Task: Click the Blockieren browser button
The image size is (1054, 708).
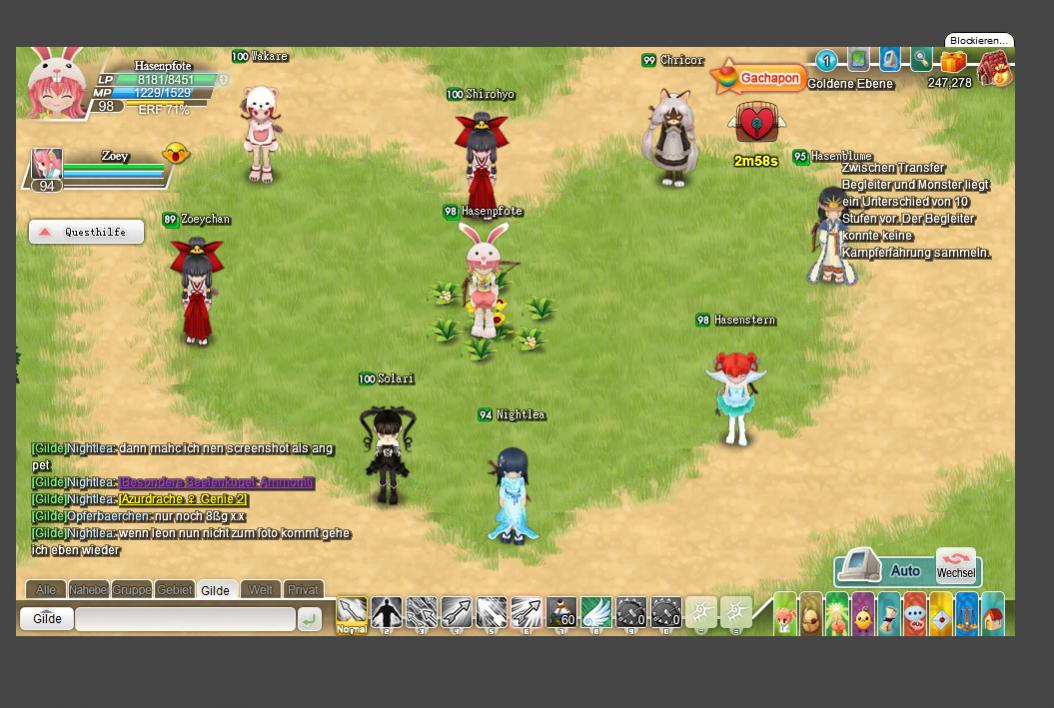Action: [x=979, y=40]
